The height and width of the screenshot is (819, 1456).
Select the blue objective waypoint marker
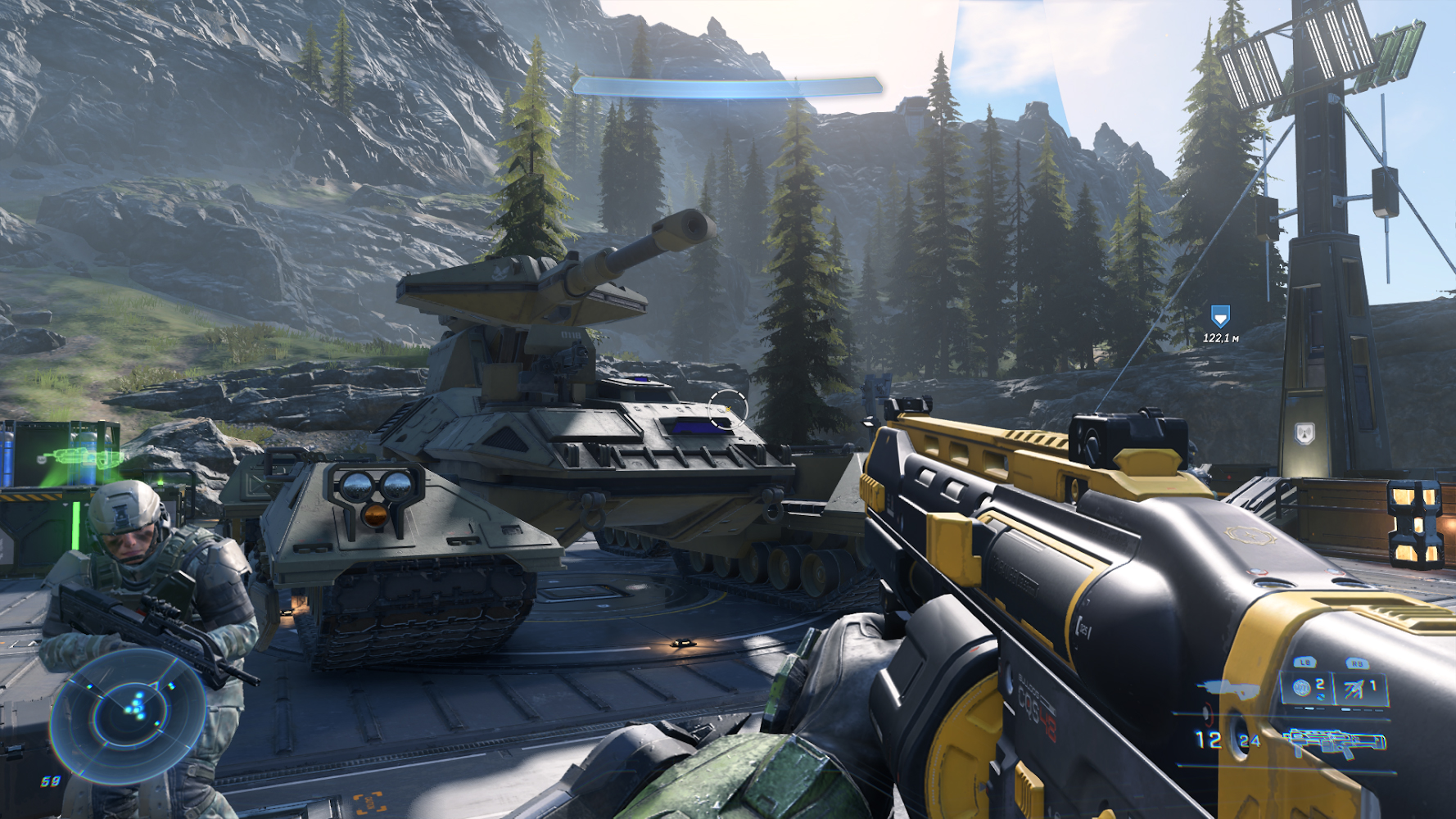point(1220,316)
